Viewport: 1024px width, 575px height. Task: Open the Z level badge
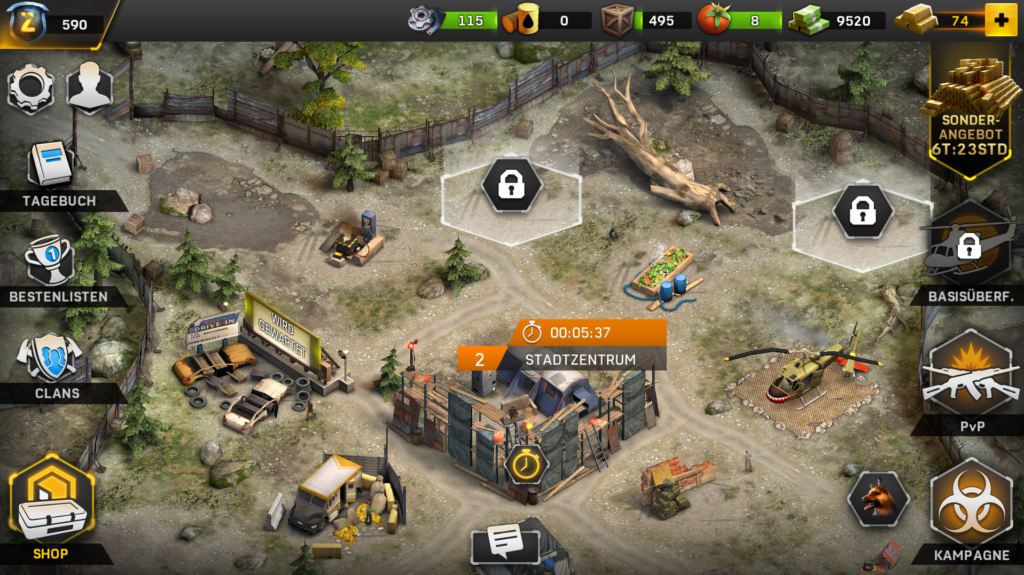(x=28, y=24)
